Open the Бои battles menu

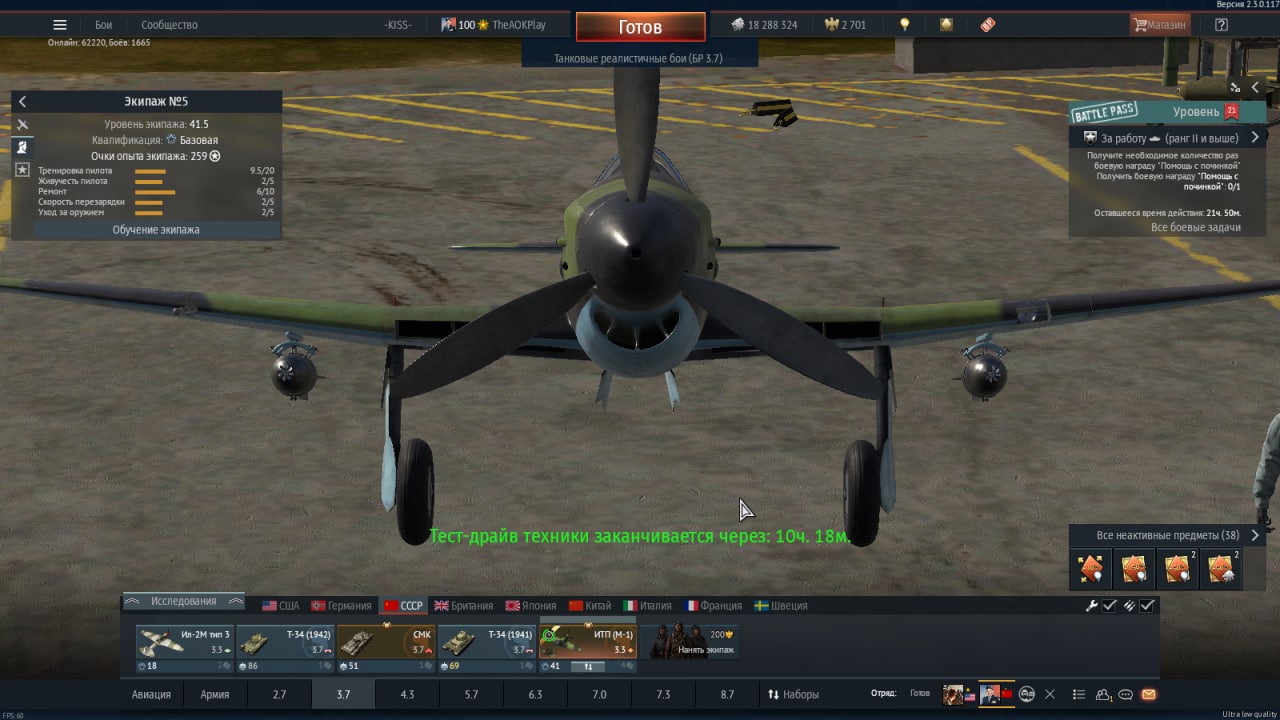click(104, 25)
